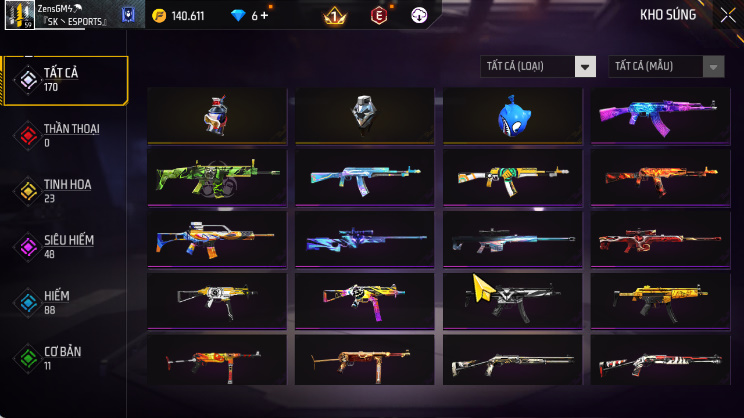Screen dimensions: 744x418
Task: Select the silver mask item tile
Action: (364, 114)
